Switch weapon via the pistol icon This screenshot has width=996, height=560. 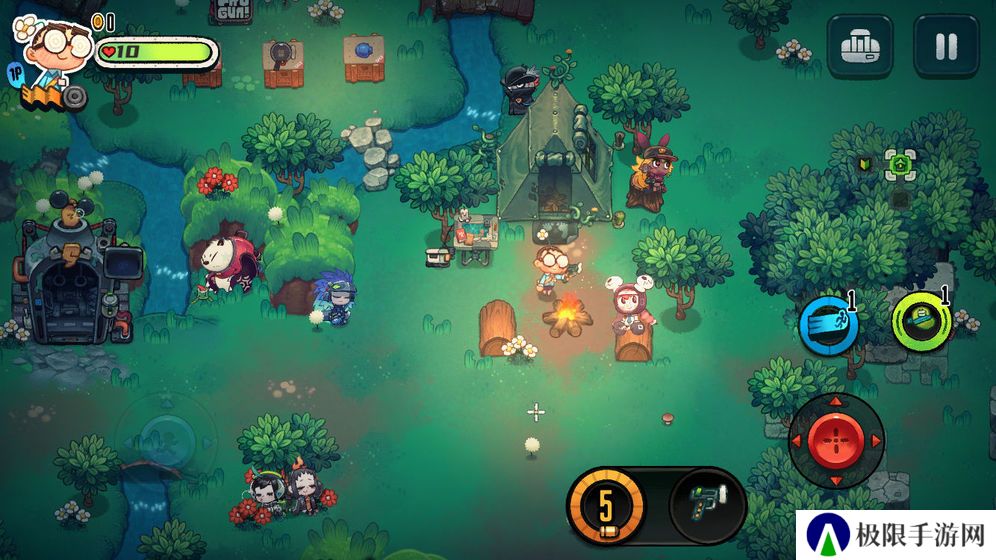click(x=706, y=505)
